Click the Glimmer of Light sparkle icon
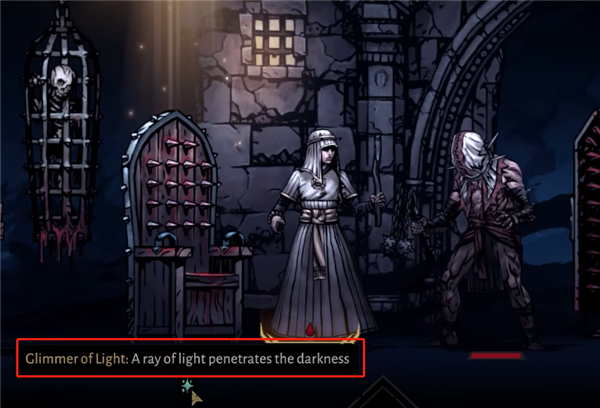This screenshot has width=600, height=408. click(x=187, y=385)
